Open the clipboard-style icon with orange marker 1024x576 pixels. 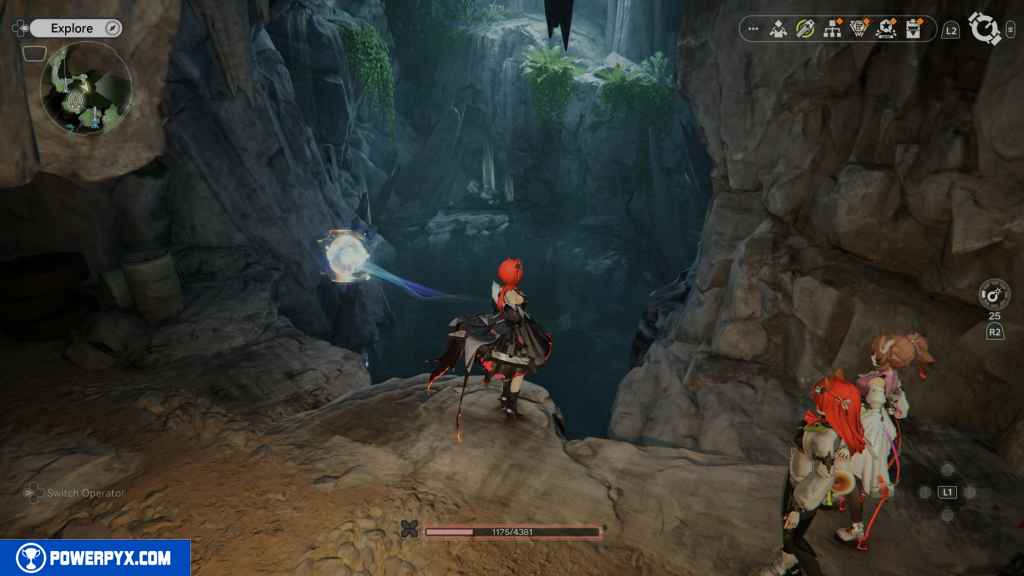[912, 29]
